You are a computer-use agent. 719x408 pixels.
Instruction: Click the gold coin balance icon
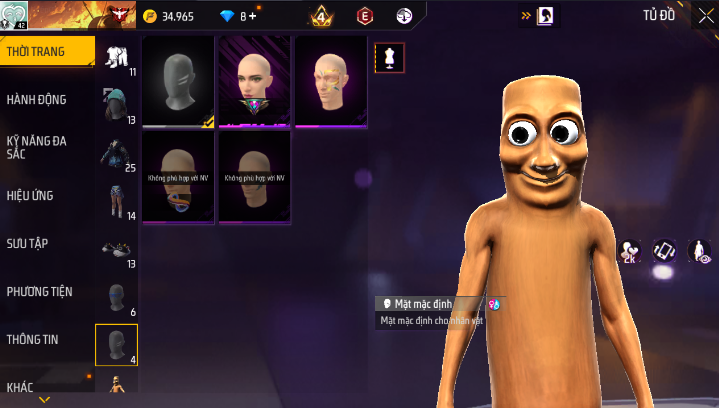(150, 17)
